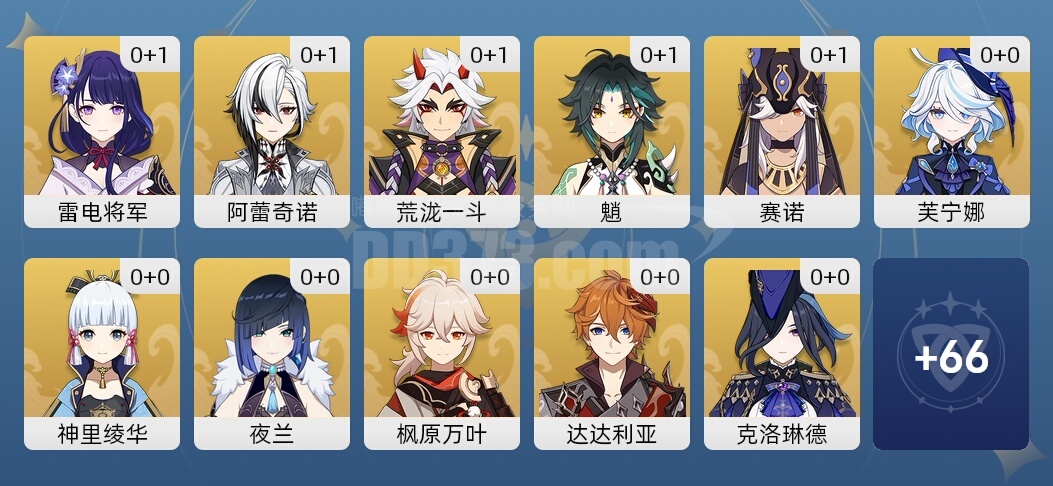Choose the 神里绫华 character card

coord(102,354)
